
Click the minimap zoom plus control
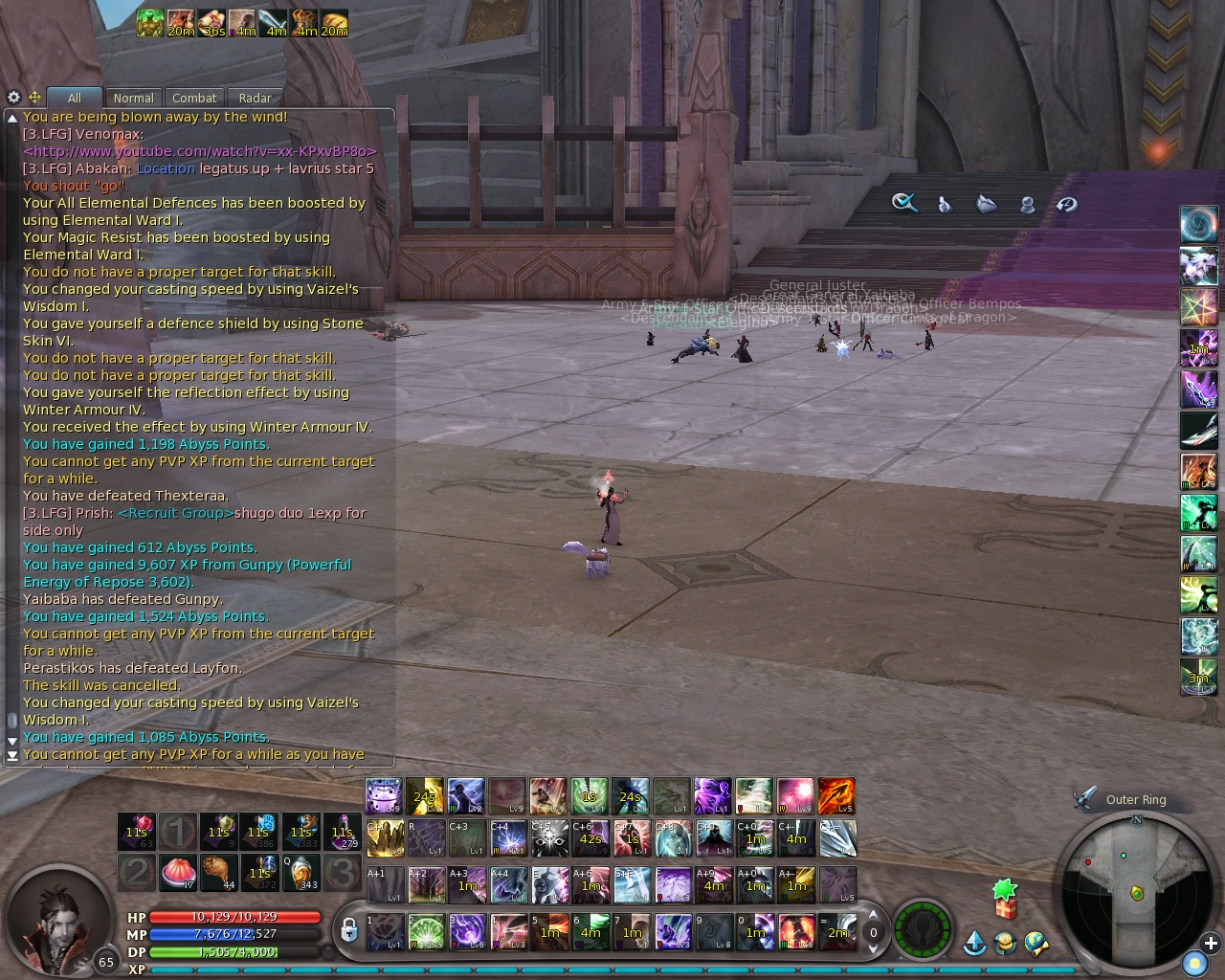click(1211, 945)
